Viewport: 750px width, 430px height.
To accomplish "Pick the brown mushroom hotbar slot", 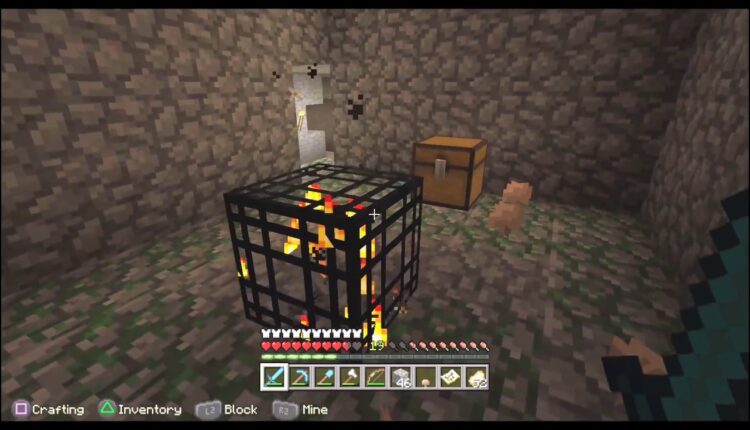I will coord(425,377).
